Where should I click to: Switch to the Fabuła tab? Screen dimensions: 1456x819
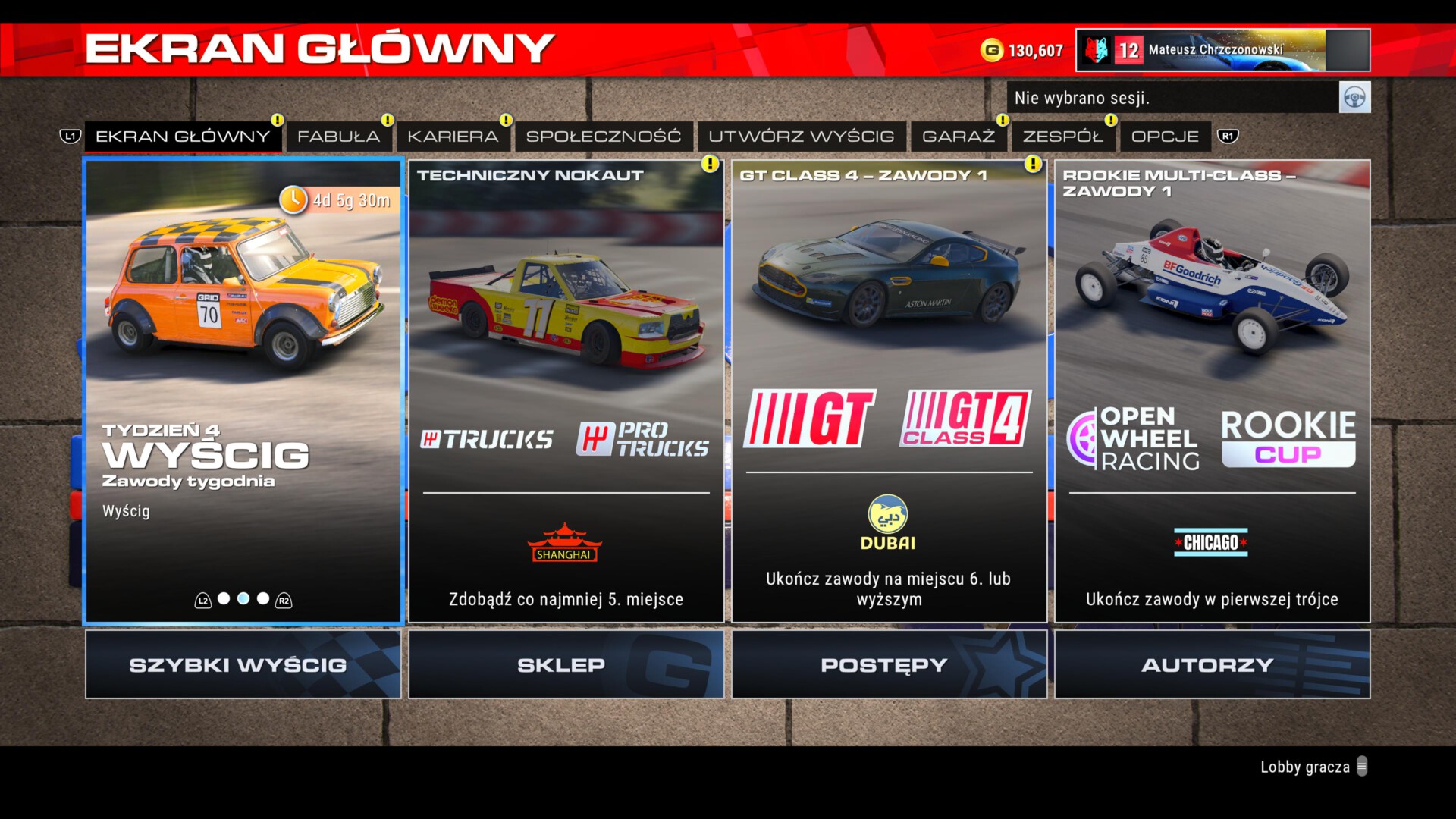tap(338, 136)
